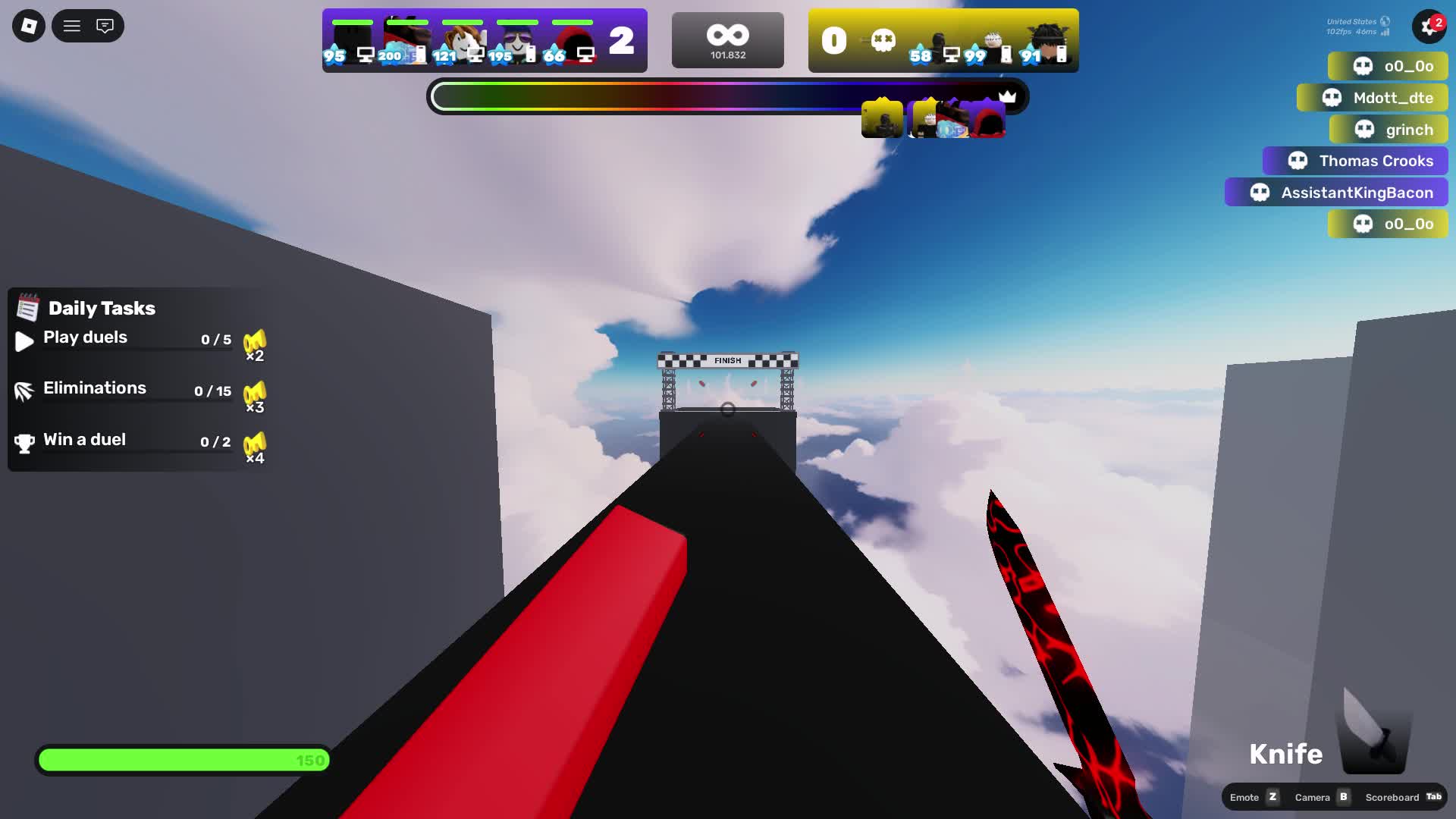This screenshot has height=819, width=1456.
Task: Click the Daily Tasks notepad icon
Action: (27, 308)
